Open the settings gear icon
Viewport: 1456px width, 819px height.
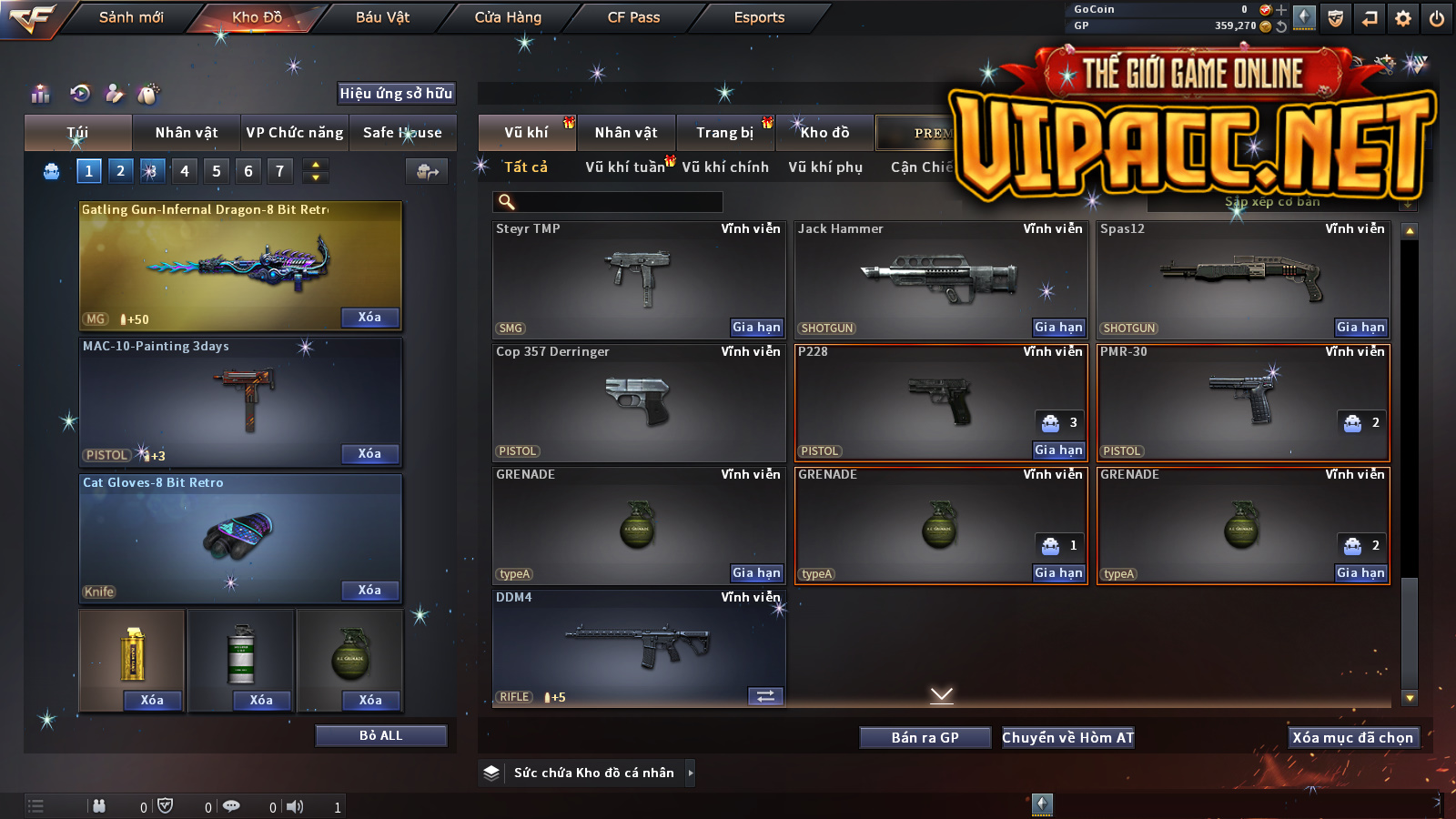click(1403, 18)
